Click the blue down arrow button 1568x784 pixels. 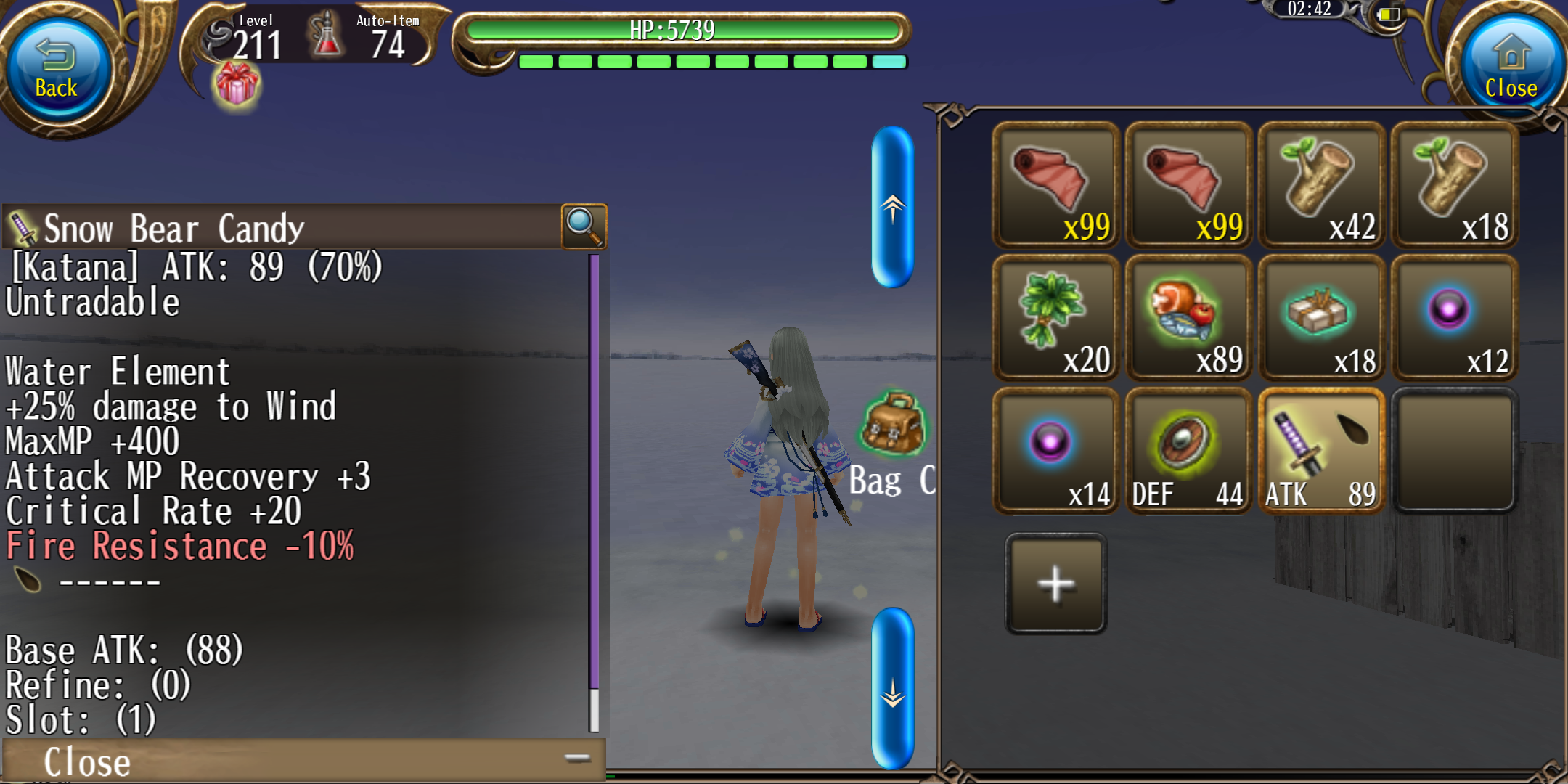click(892, 688)
